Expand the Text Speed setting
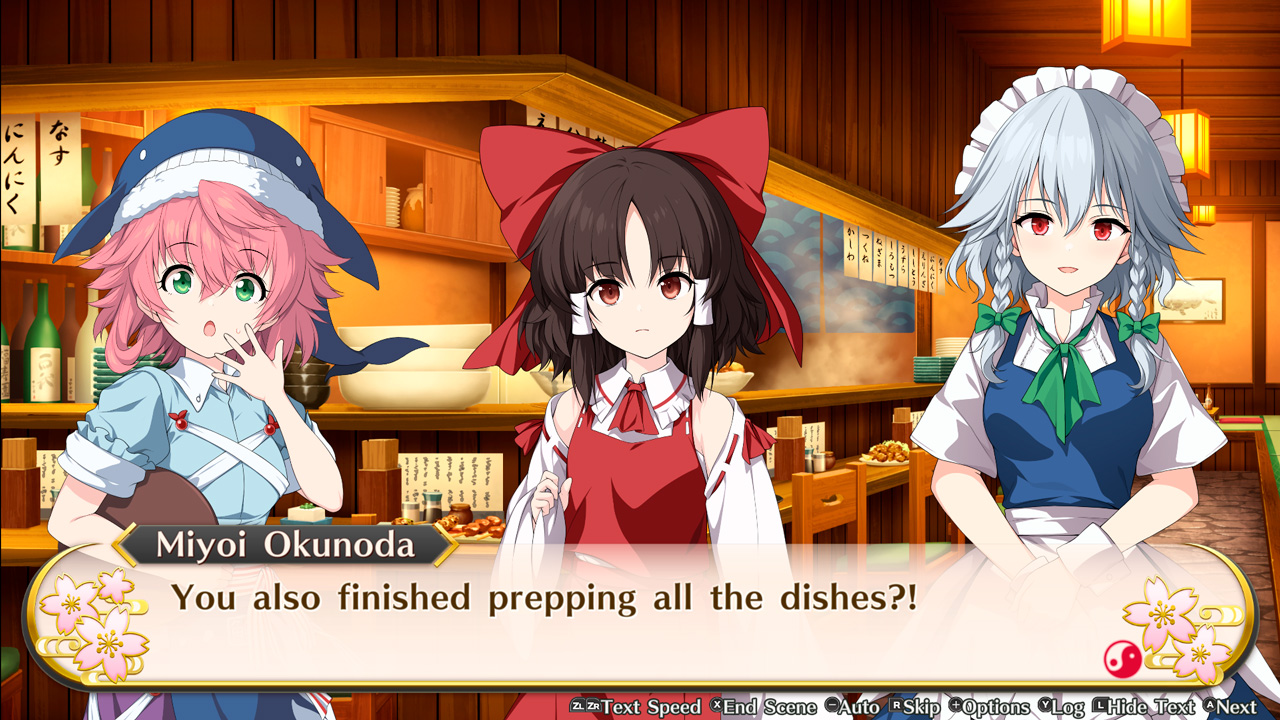The image size is (1280, 720). (641, 707)
